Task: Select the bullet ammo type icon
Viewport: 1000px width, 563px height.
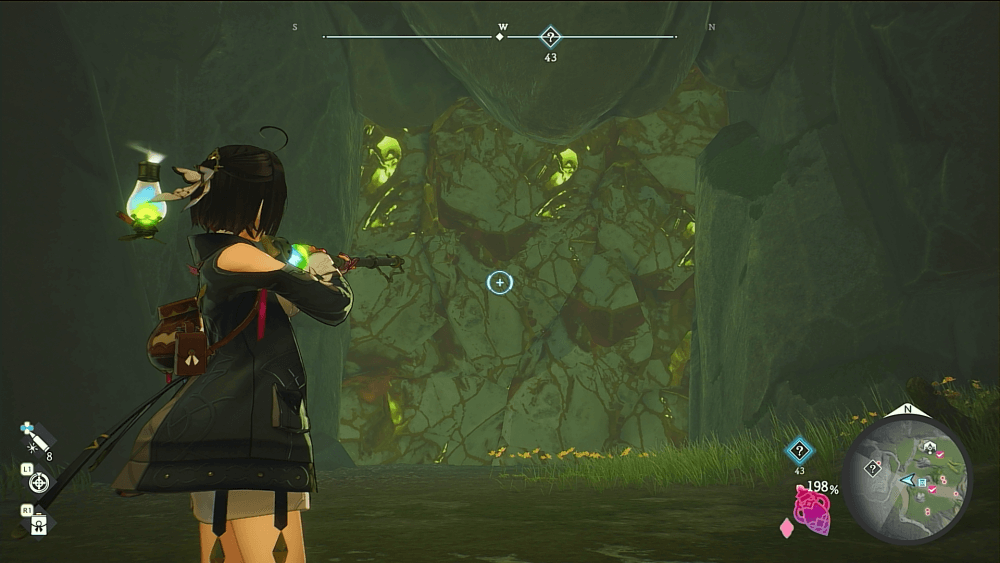Action: (34, 438)
